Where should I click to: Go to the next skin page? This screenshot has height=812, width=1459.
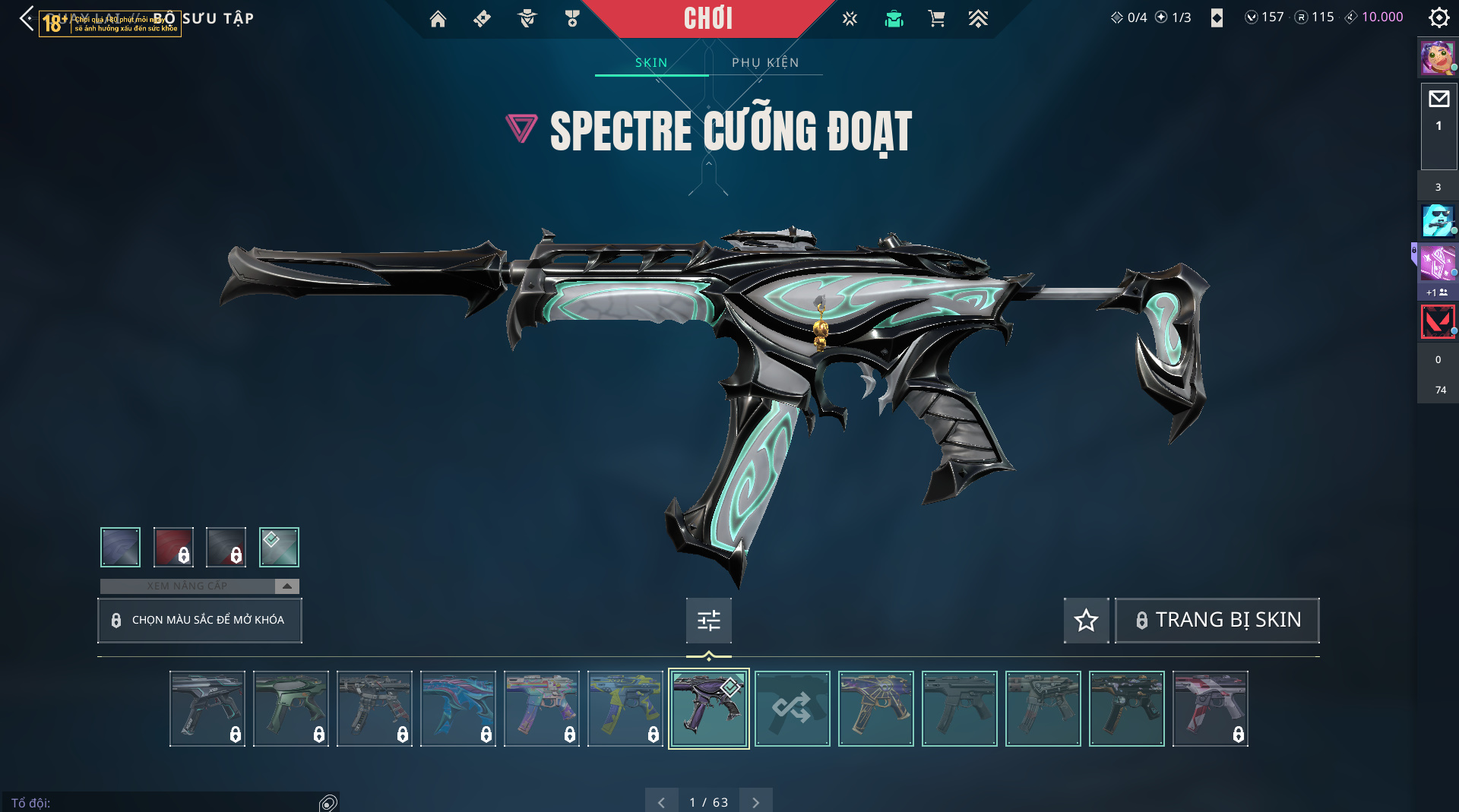[755, 801]
